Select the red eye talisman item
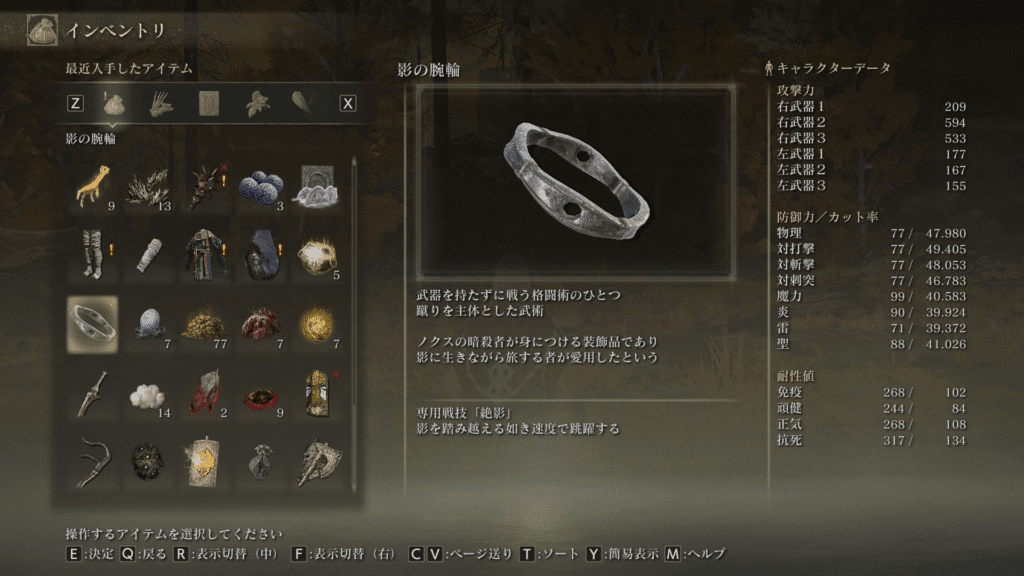The height and width of the screenshot is (576, 1024). coord(260,393)
